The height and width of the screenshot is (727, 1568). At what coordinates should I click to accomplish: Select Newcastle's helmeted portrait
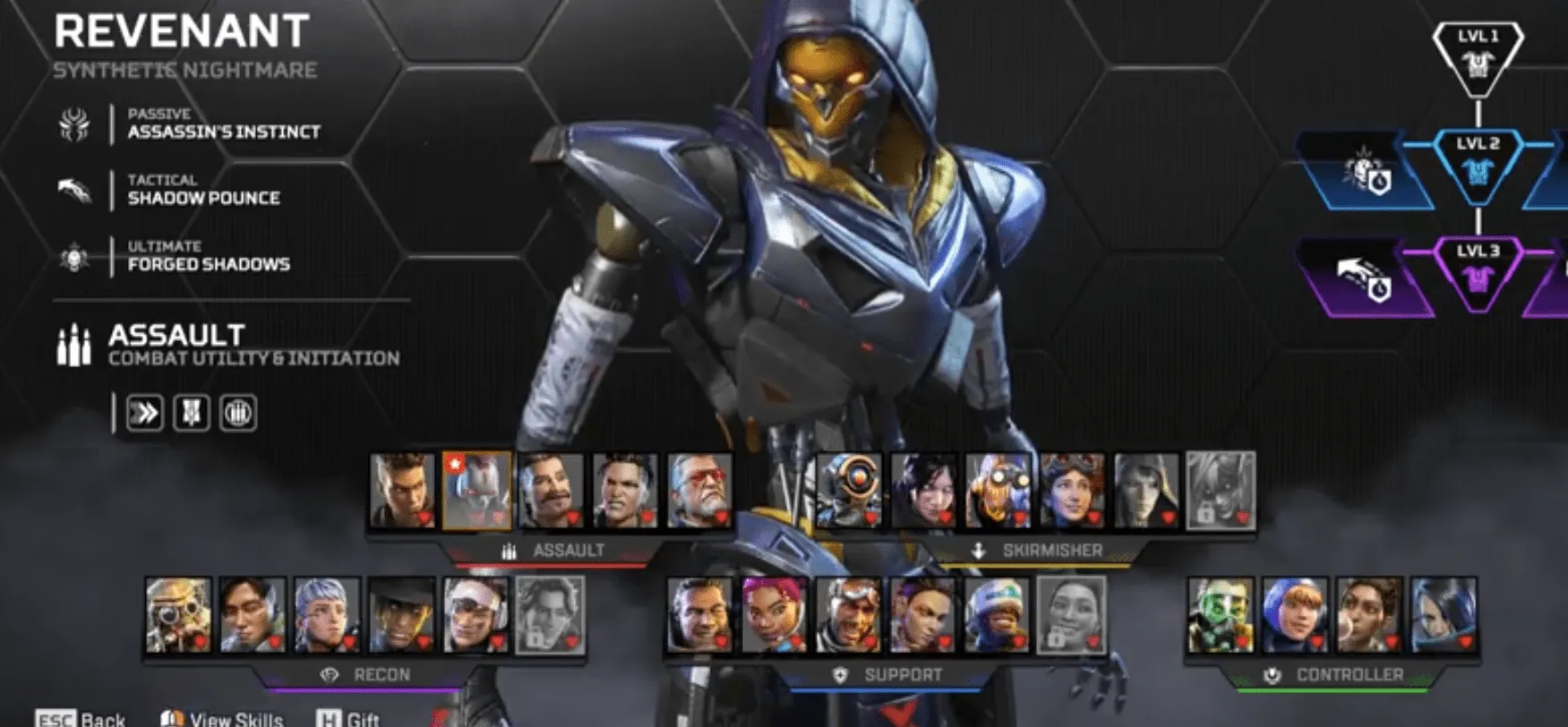(848, 615)
